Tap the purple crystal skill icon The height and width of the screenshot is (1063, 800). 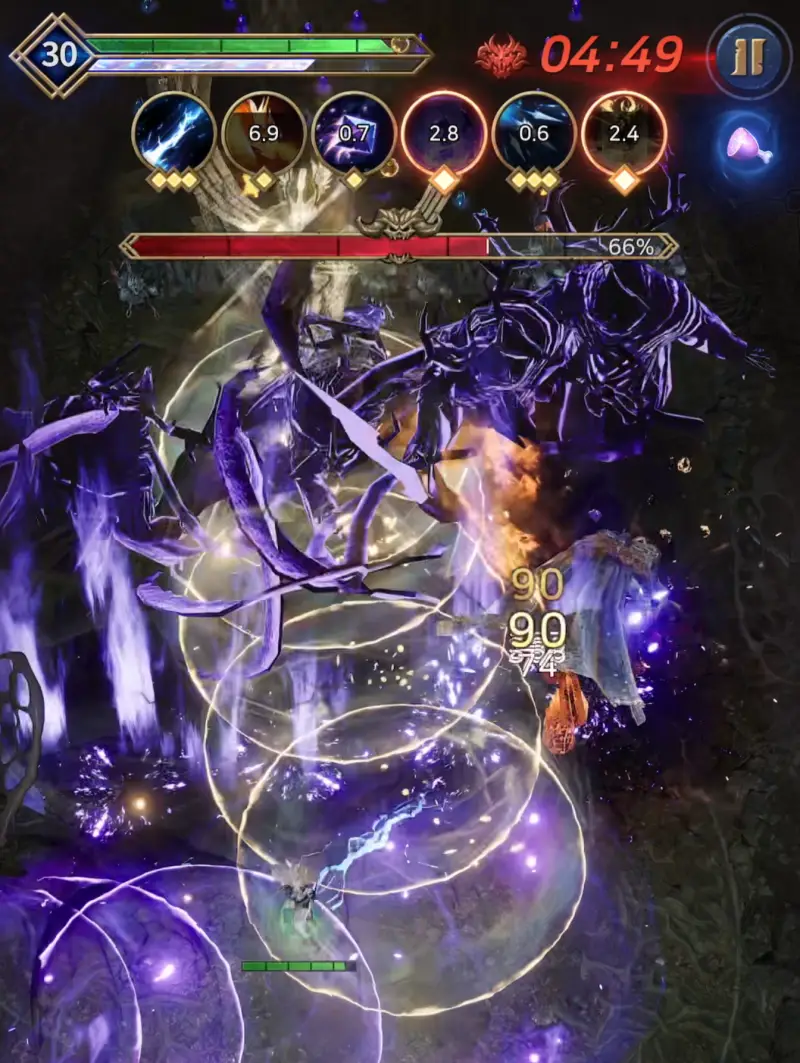pos(353,132)
